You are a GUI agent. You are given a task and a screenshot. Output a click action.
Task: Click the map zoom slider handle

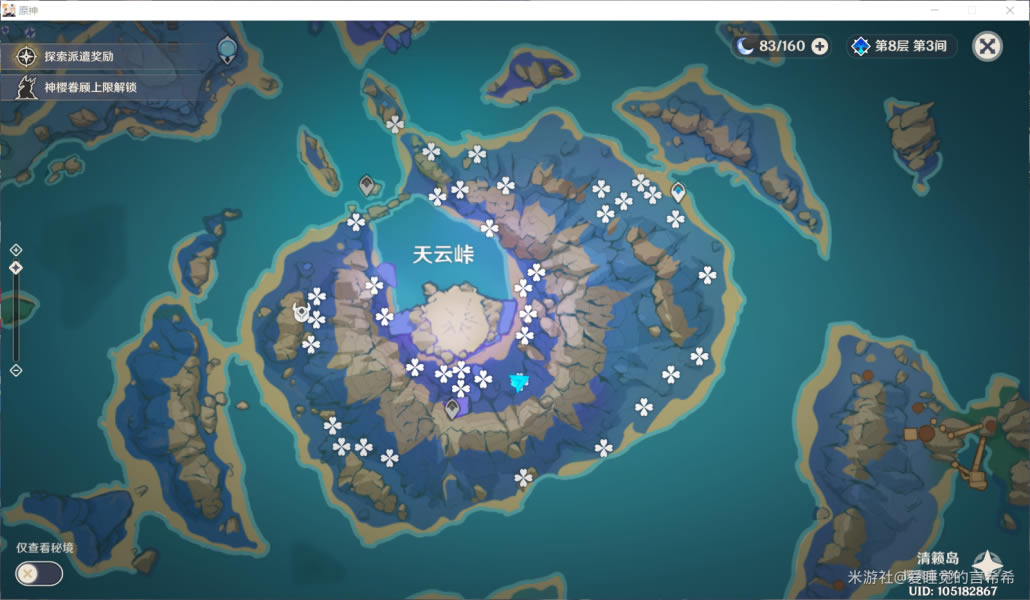tap(16, 268)
